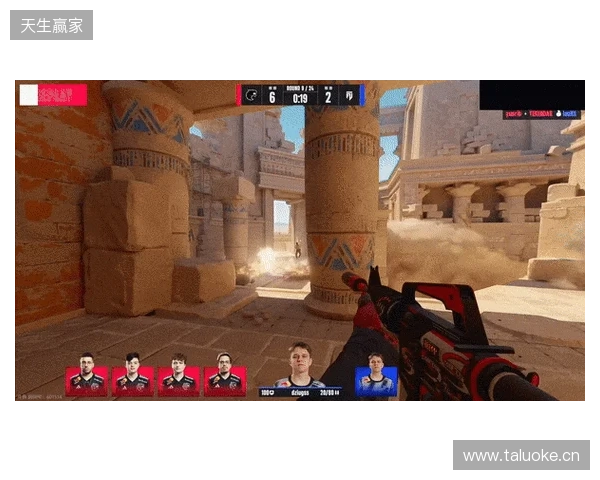600x480 pixels.
Task: Click the left team logo on scoreboard
Action: (252, 96)
